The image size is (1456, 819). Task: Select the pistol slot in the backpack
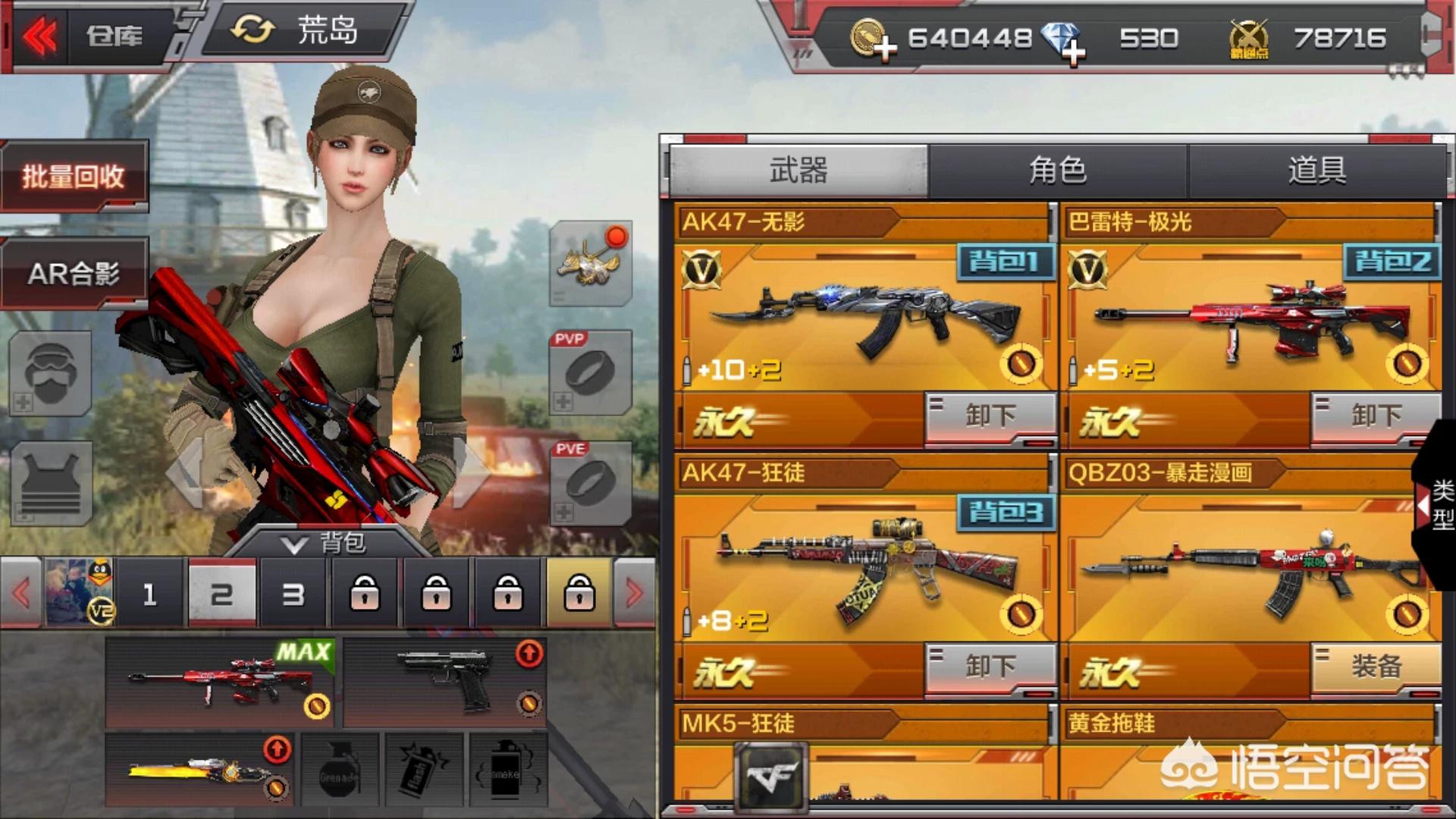tap(445, 682)
